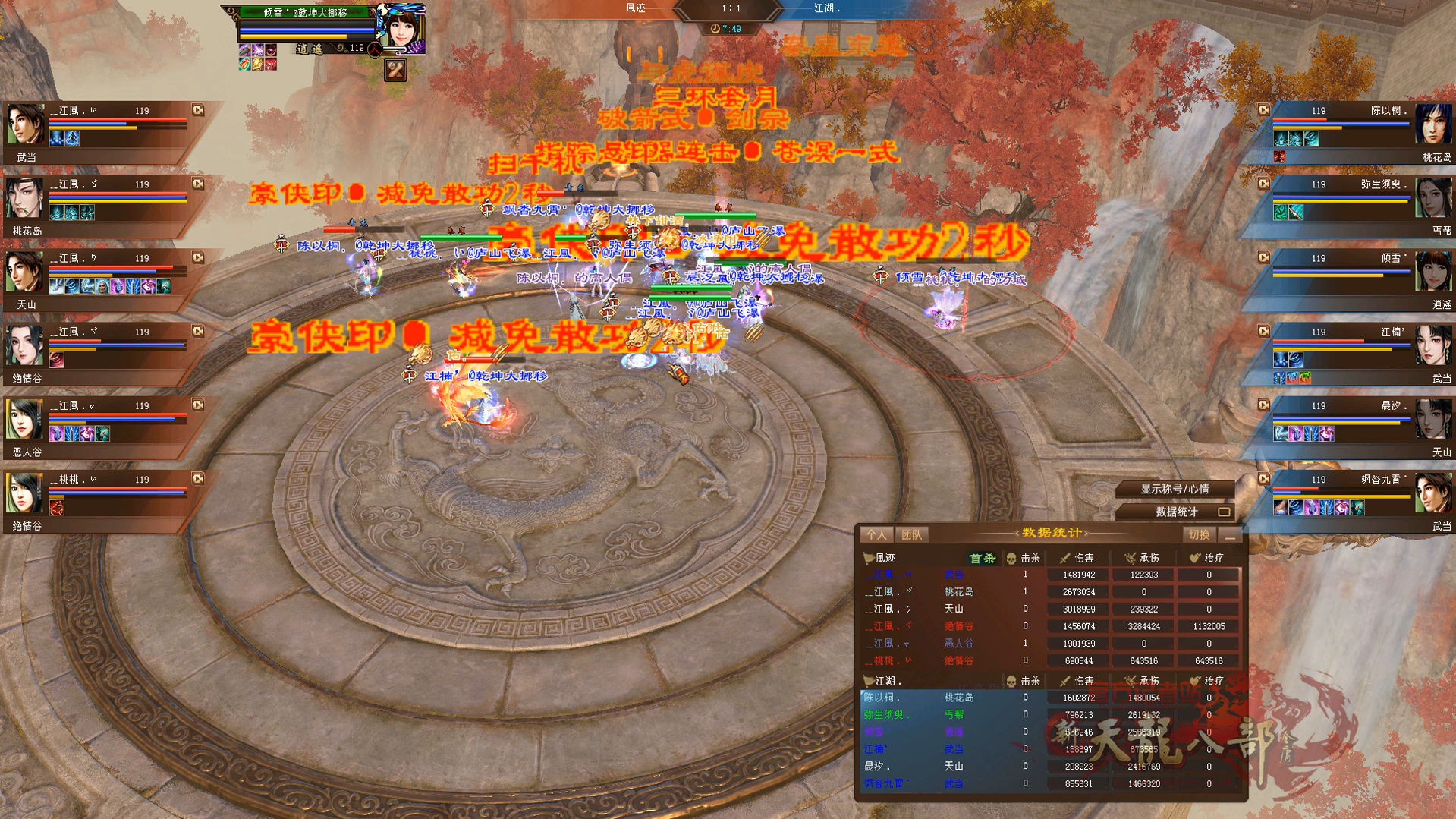Screen dimensions: 1456x819
Task: Minimize the 数据统计 panel
Action: 1230,536
